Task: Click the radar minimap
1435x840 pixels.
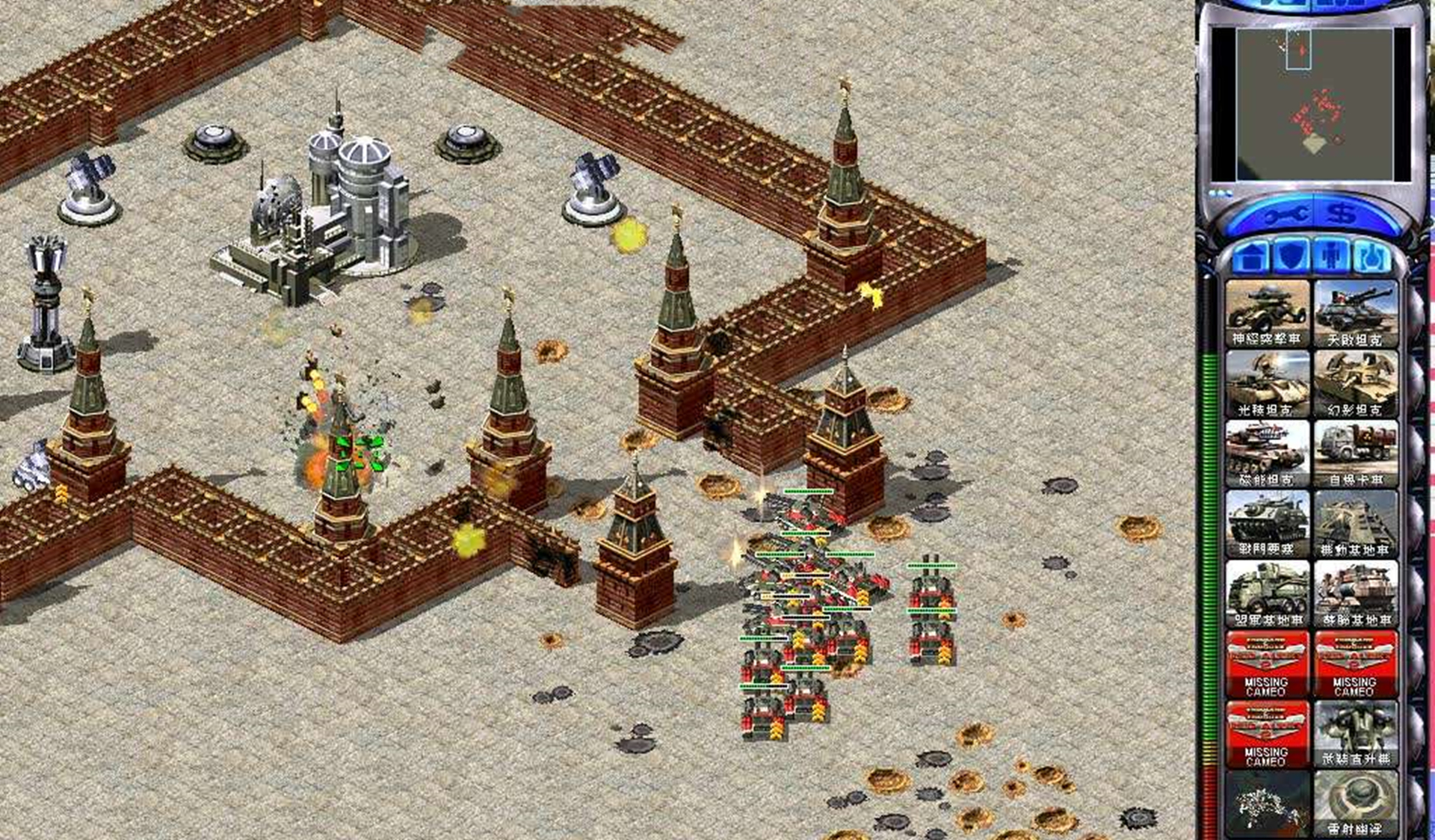Action: point(1313,105)
